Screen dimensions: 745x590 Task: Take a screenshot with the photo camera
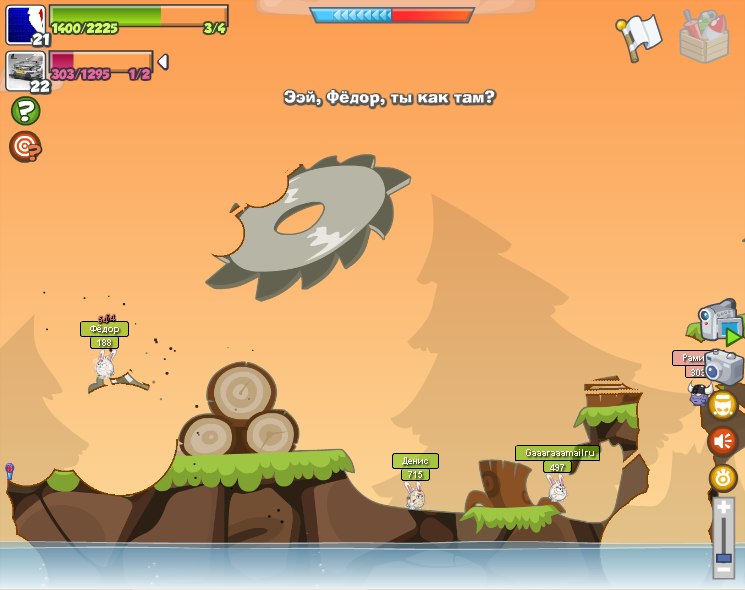pyautogui.click(x=723, y=367)
